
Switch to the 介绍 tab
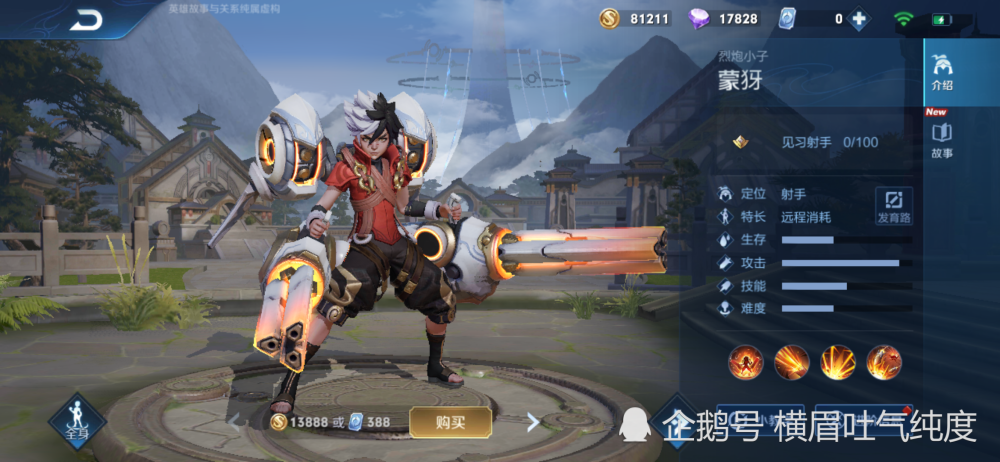(x=941, y=73)
